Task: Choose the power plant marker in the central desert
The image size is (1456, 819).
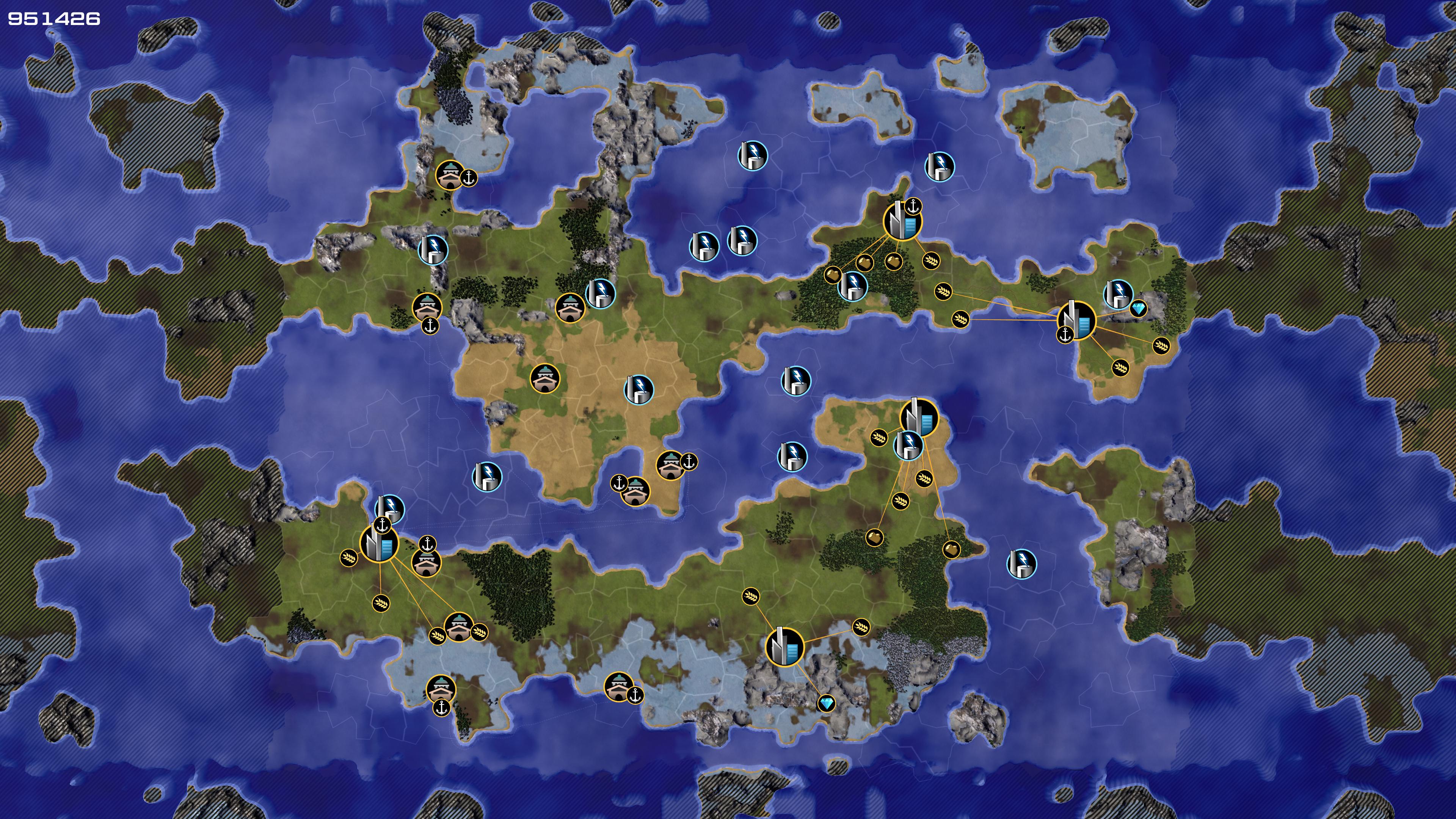Action: (639, 389)
